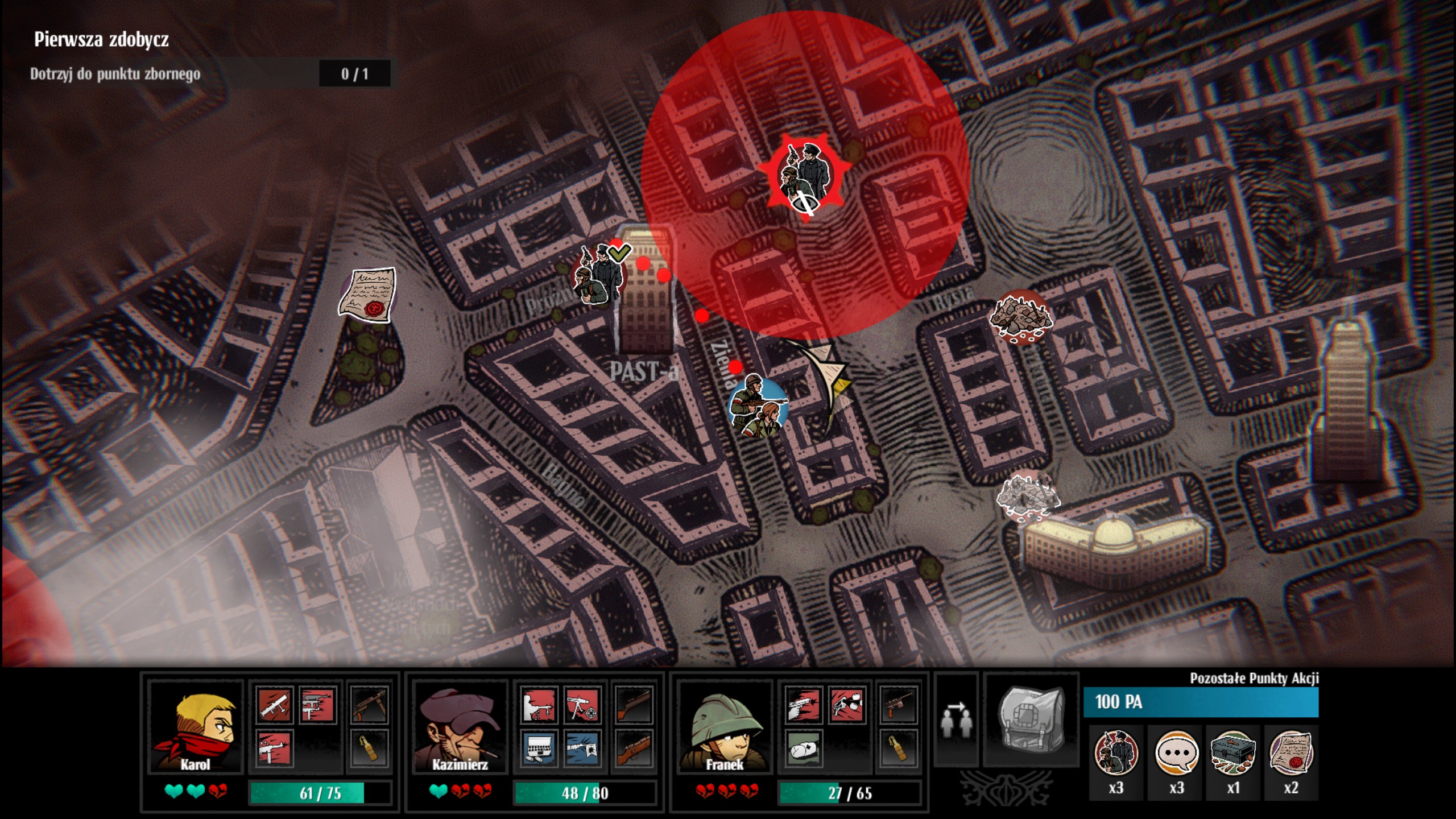Show the enemy encounters counter icon
Screen dimensions: 1456x819
pos(1116,754)
